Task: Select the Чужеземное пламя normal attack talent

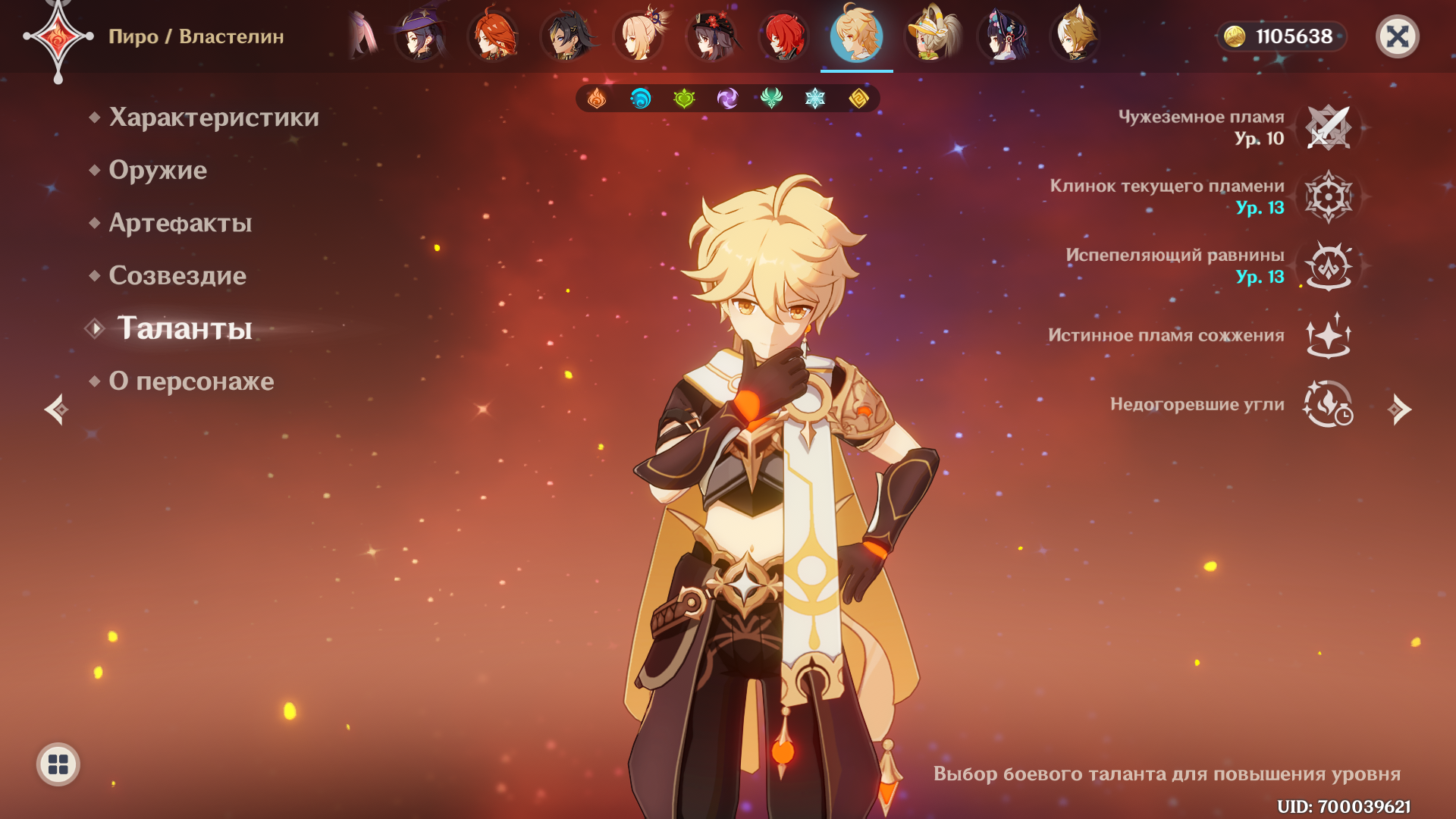Action: [1329, 127]
